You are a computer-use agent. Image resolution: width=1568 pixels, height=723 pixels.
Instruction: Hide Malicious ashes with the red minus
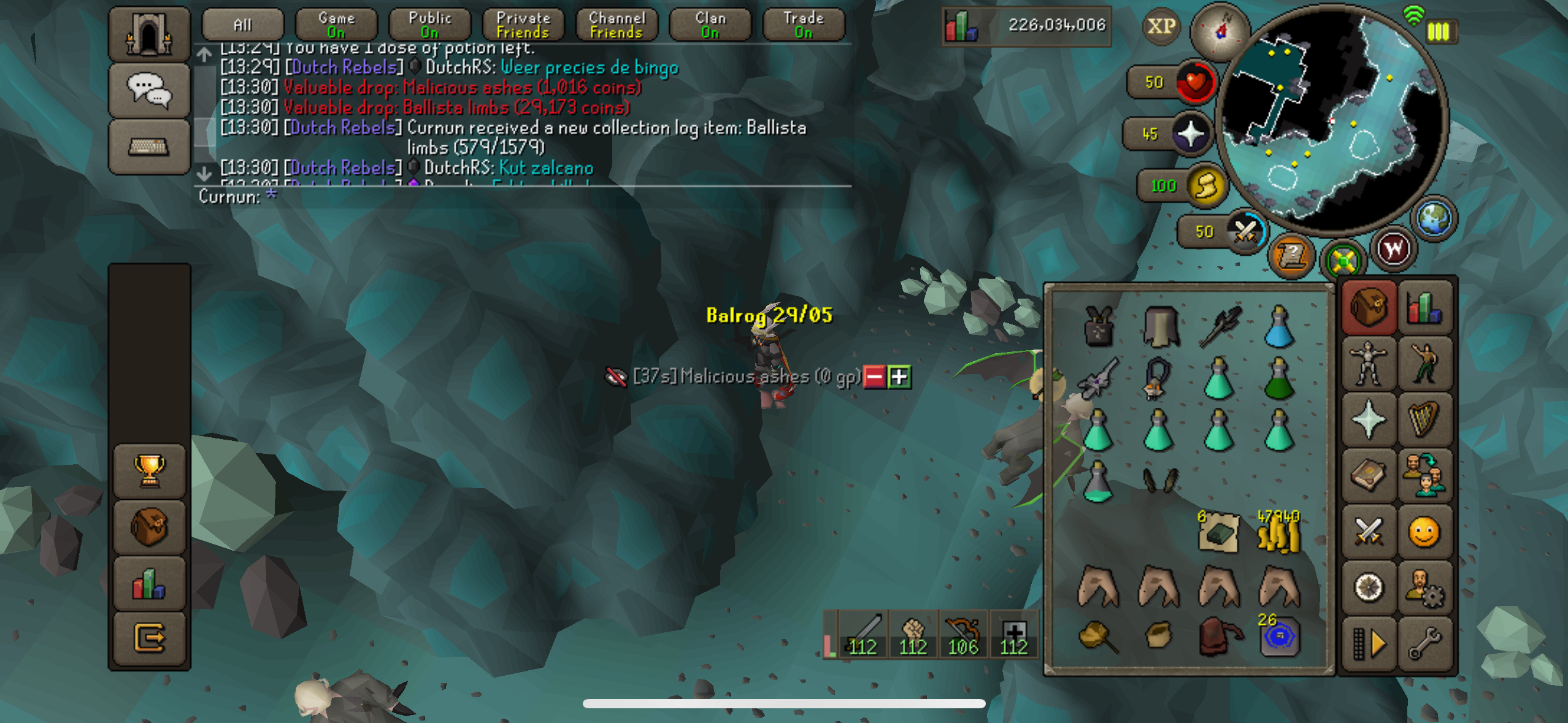(874, 377)
